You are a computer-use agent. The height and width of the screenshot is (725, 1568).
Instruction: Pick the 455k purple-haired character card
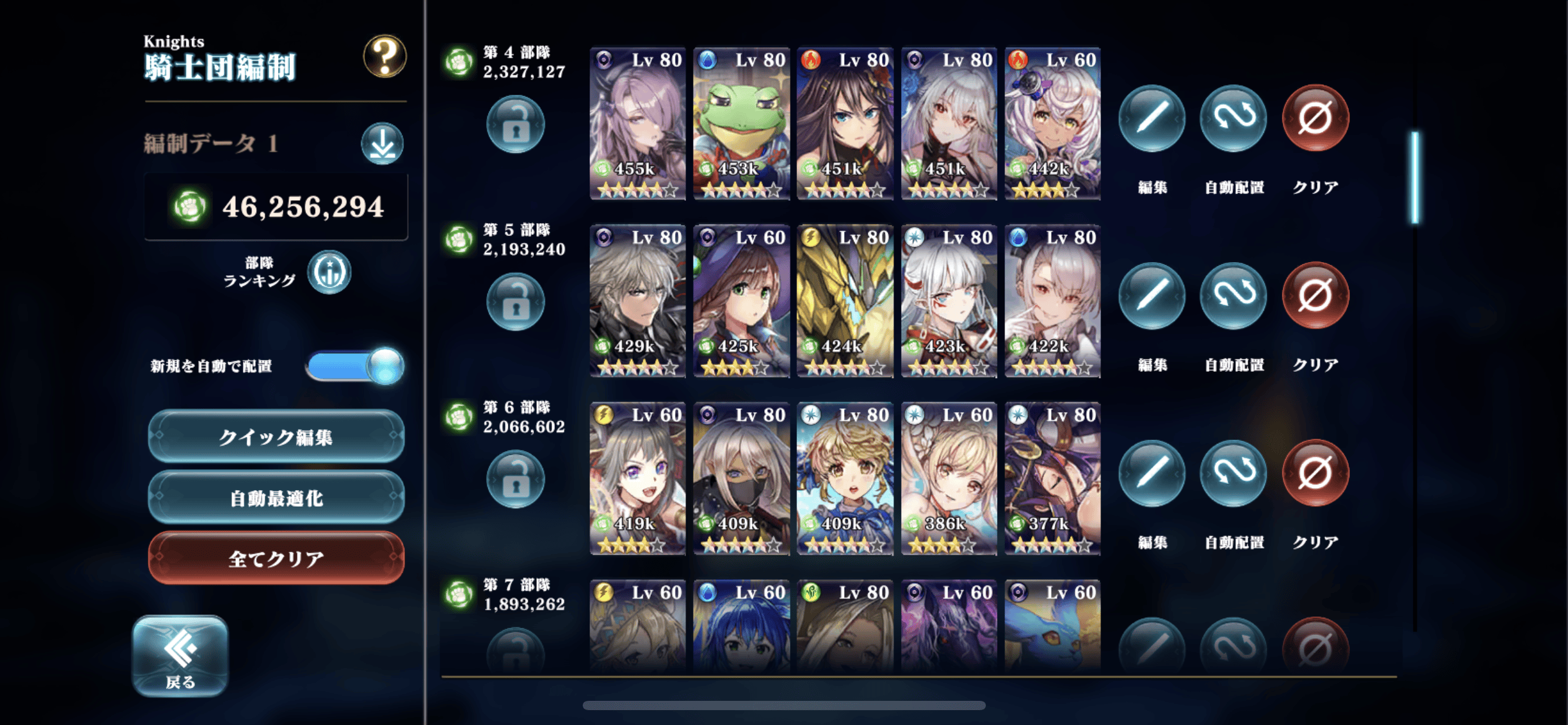point(638,123)
